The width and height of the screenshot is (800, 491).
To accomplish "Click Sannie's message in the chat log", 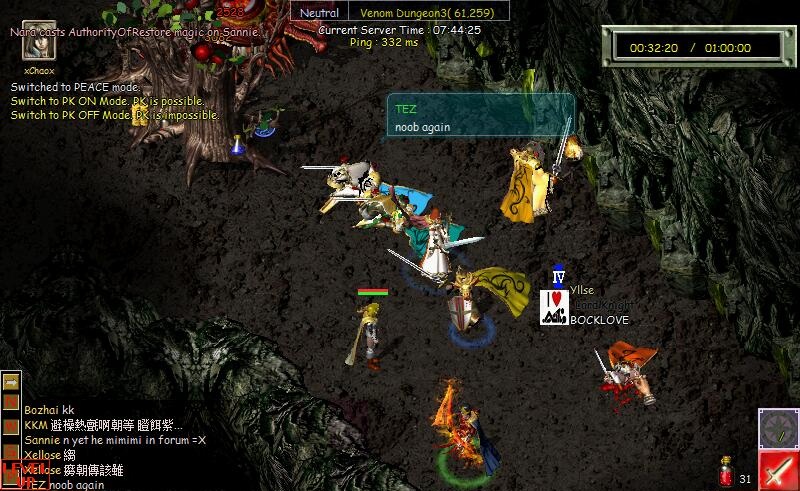I will coord(115,440).
